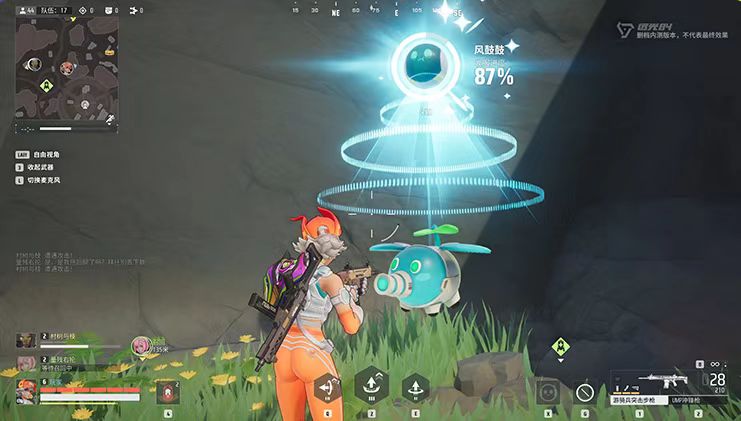Open the minimap
The image size is (741, 421).
[67, 74]
